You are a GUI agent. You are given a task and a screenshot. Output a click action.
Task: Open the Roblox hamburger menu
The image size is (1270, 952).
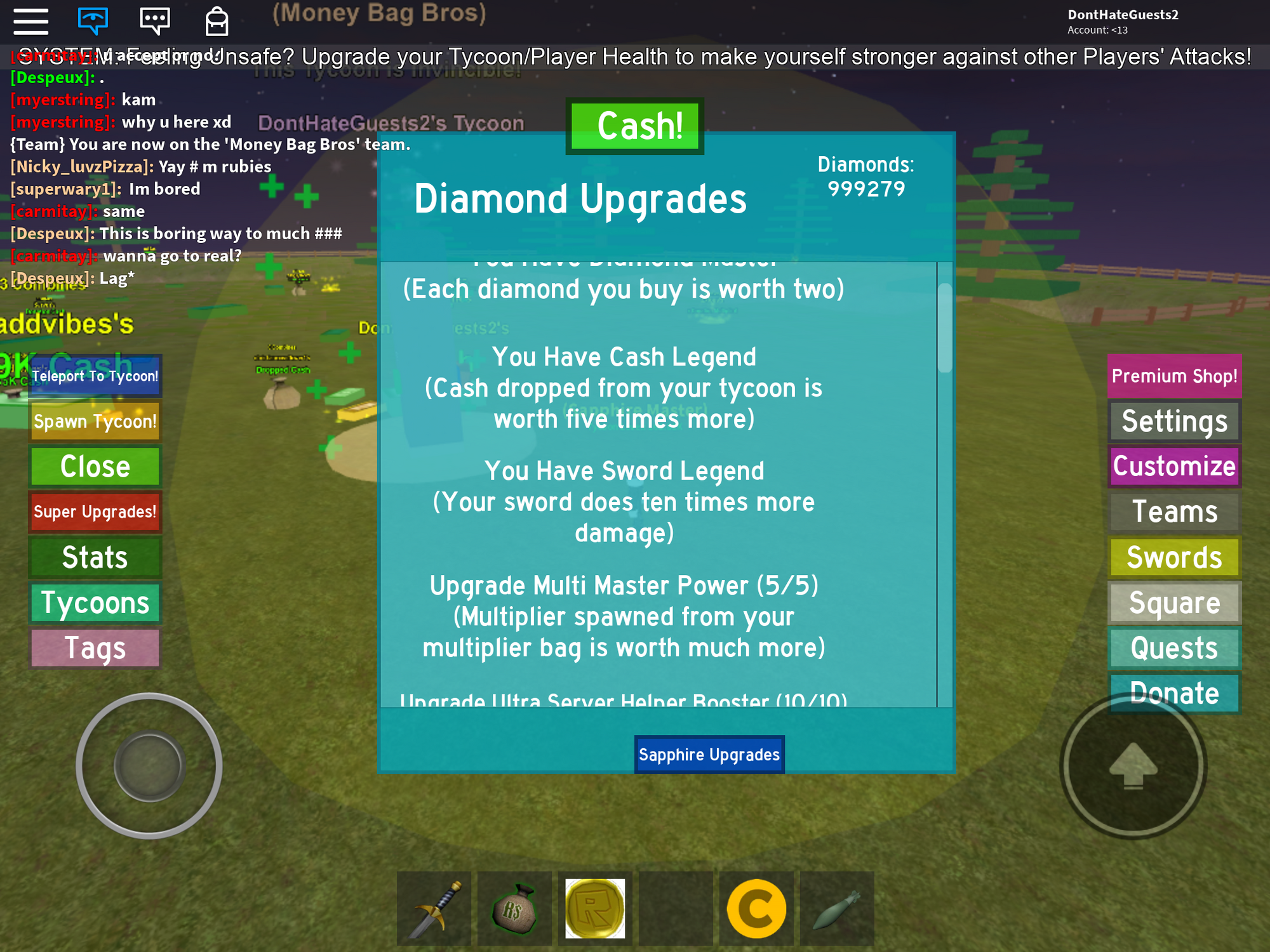coord(30,22)
